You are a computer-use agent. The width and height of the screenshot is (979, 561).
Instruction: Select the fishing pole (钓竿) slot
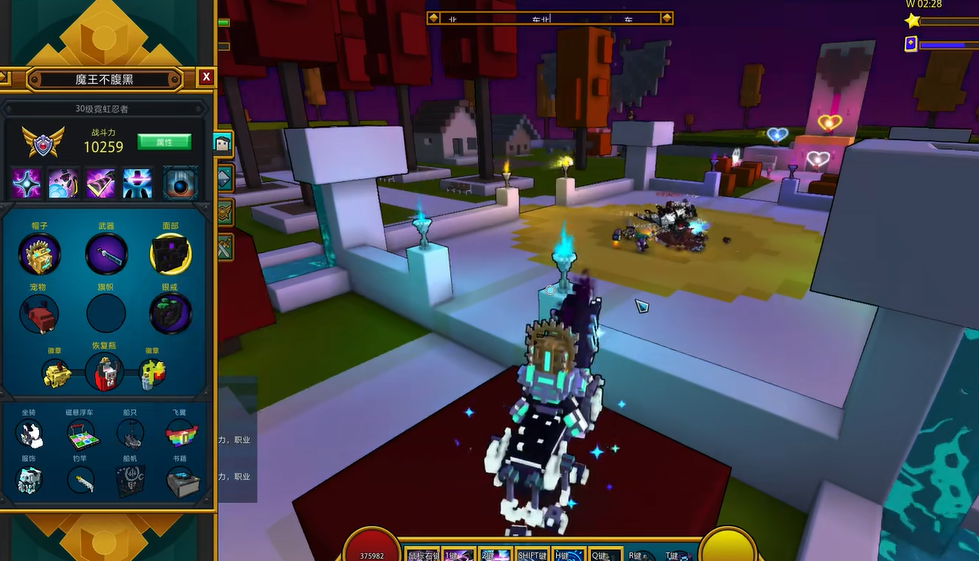[x=81, y=481]
